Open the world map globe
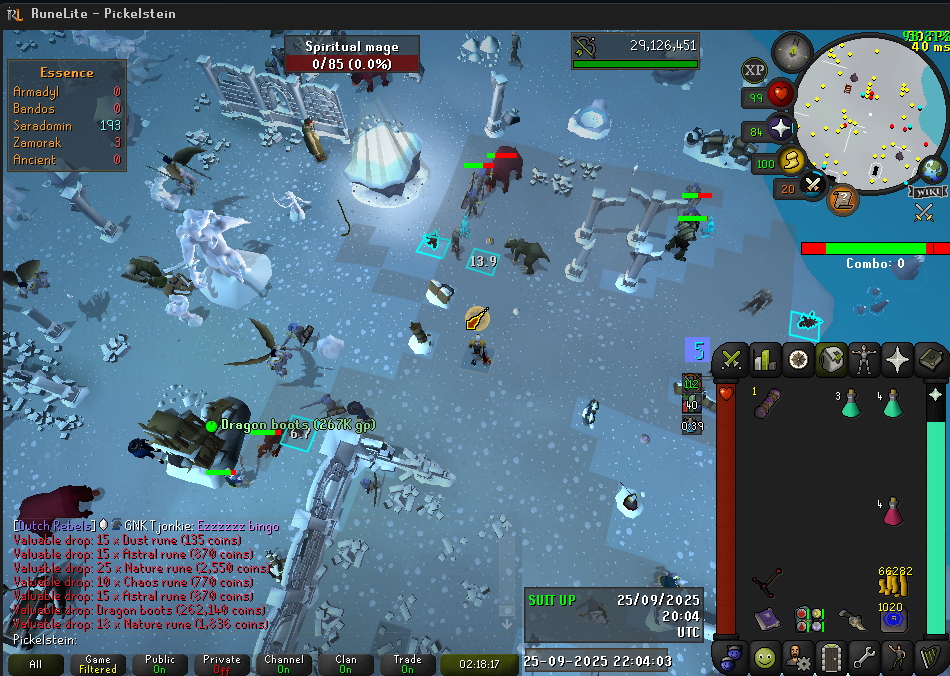 [x=933, y=169]
